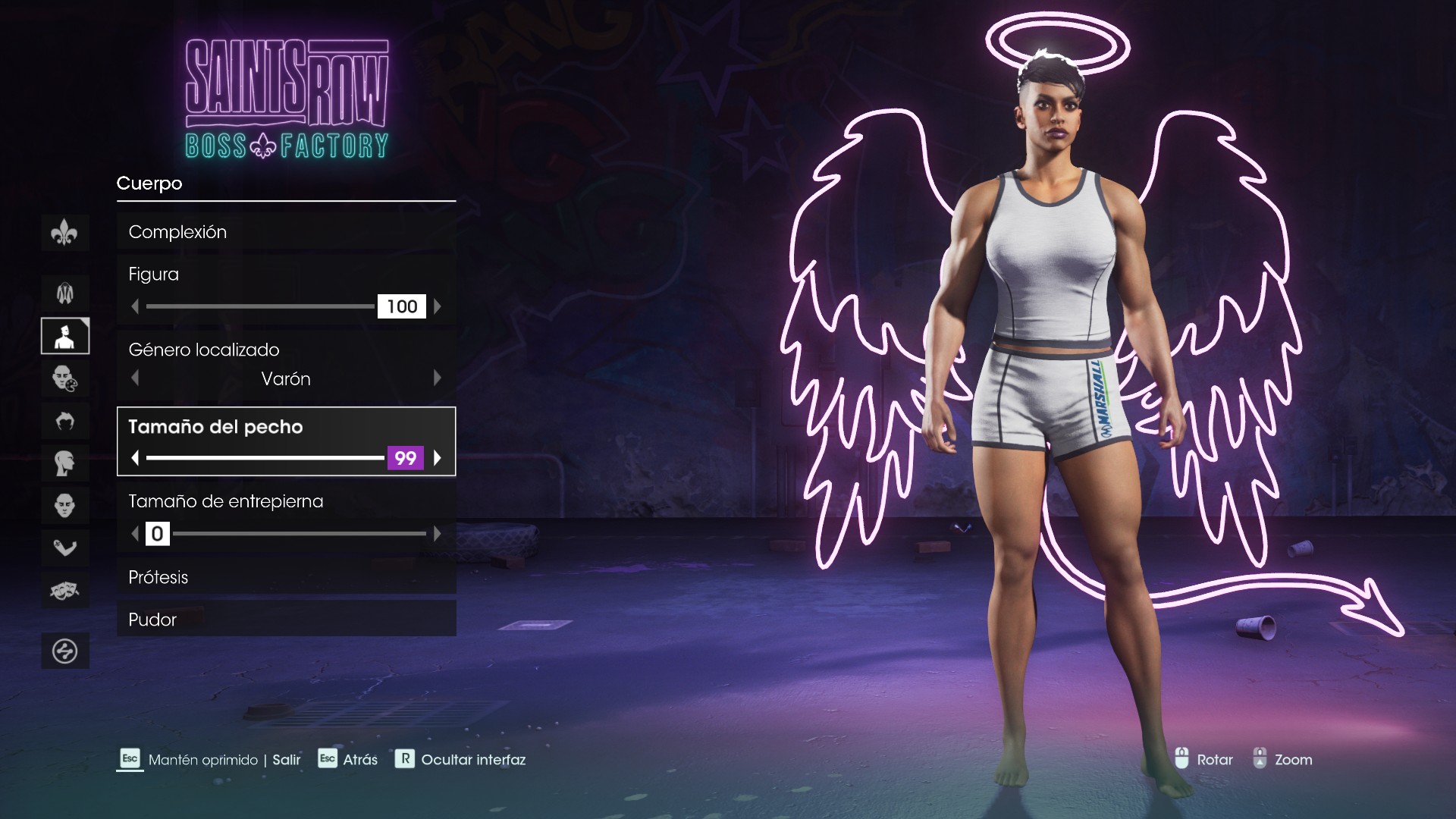Open the arm tattoo category
The image size is (1456, 819).
[65, 548]
